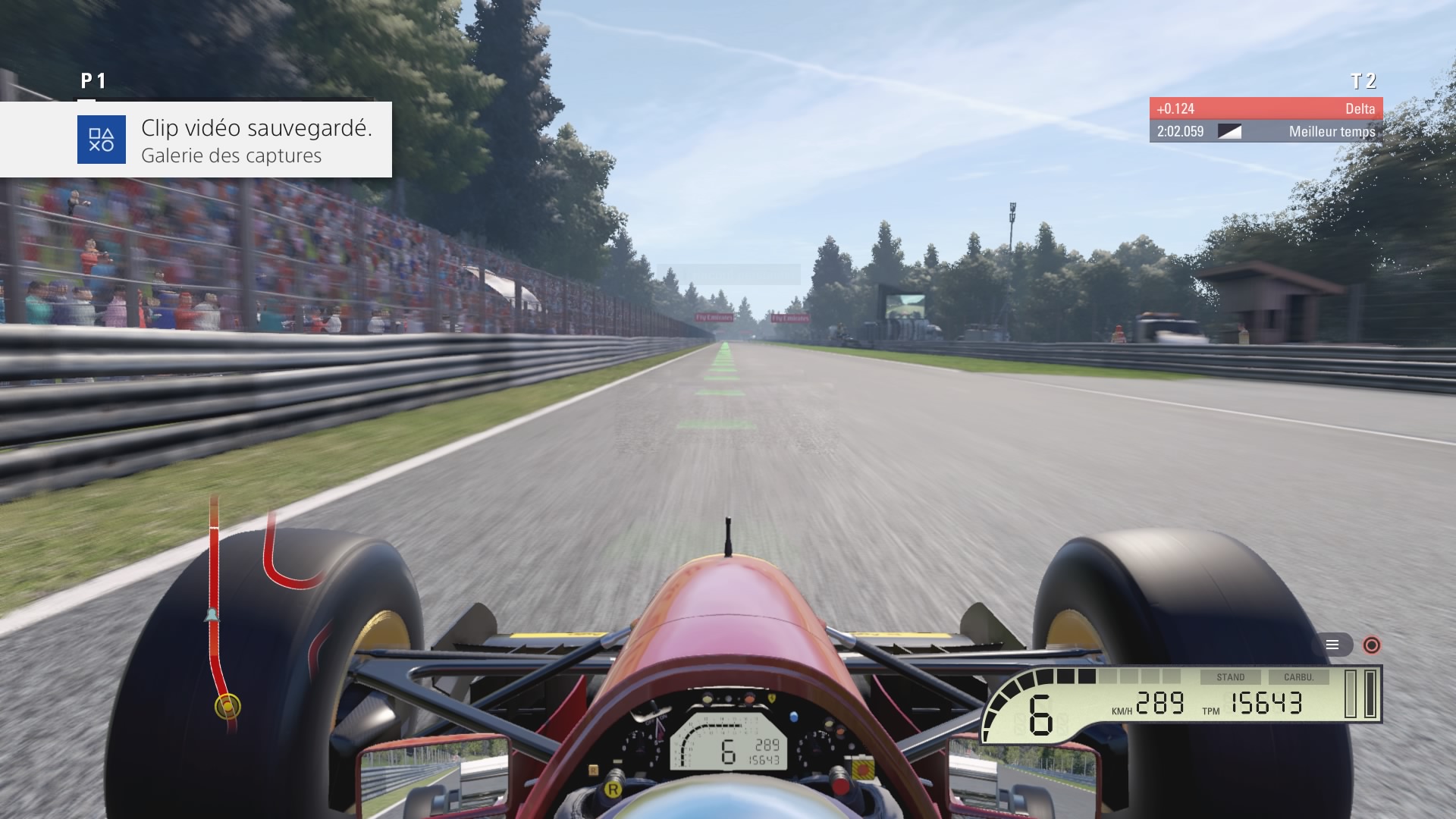
Task: Click the blue PlayStation capture gallery icon
Action: pyautogui.click(x=102, y=140)
